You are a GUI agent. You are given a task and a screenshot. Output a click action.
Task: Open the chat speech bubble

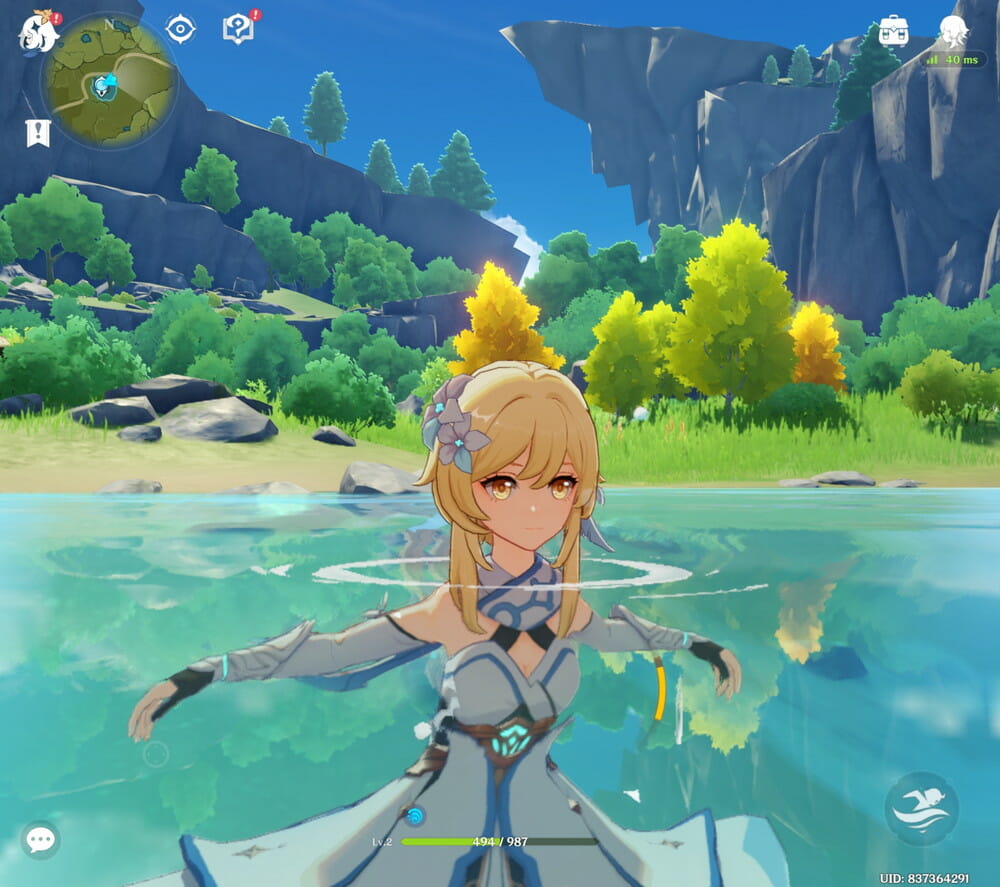[40, 839]
